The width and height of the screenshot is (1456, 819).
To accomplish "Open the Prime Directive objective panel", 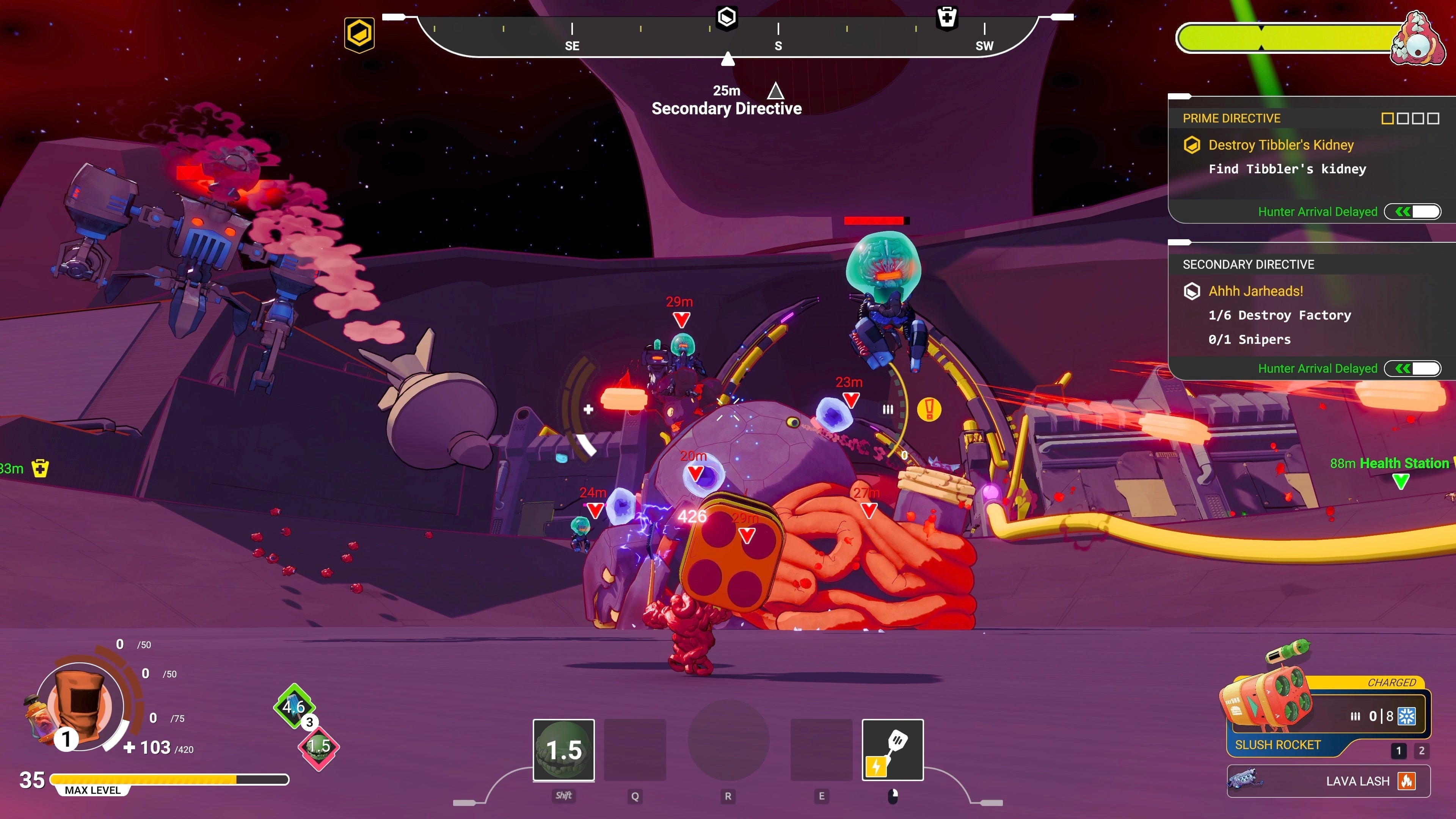I will (1311, 159).
